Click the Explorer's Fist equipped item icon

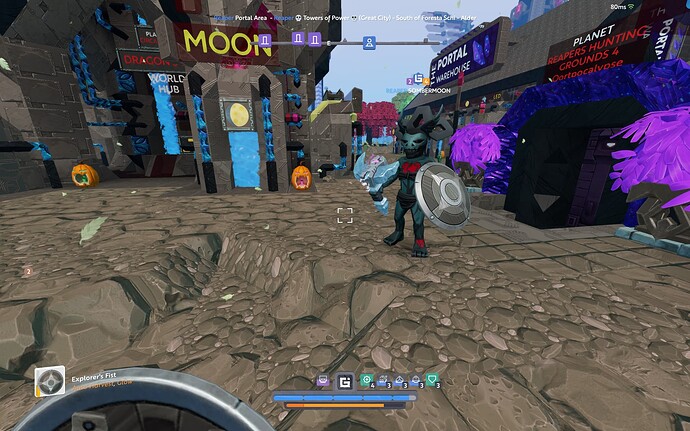point(50,382)
